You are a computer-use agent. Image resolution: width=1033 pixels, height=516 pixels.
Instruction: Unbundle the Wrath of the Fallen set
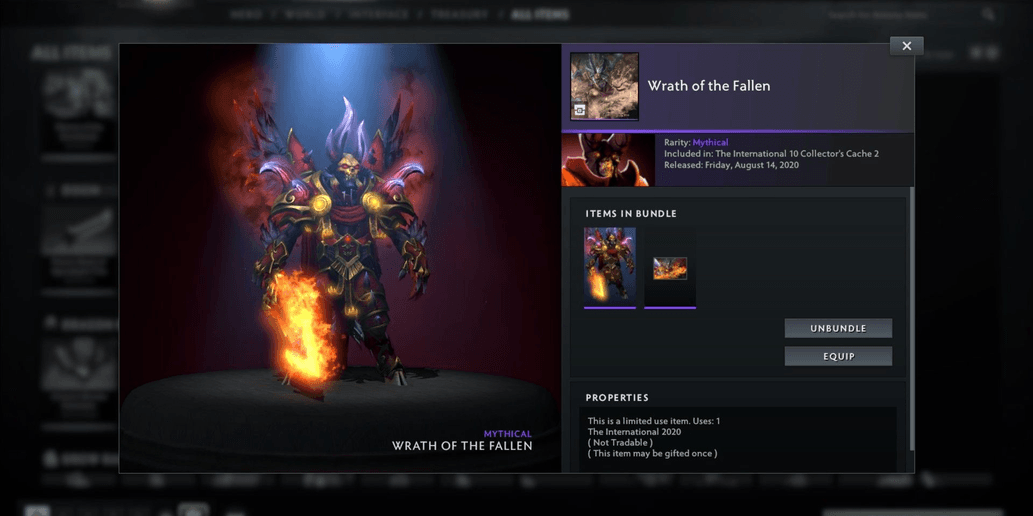838,328
